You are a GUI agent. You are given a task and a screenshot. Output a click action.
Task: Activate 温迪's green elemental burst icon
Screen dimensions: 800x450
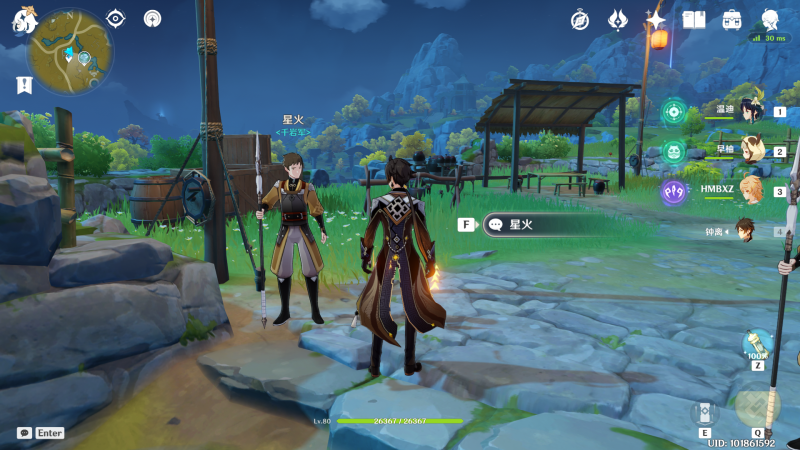(674, 112)
